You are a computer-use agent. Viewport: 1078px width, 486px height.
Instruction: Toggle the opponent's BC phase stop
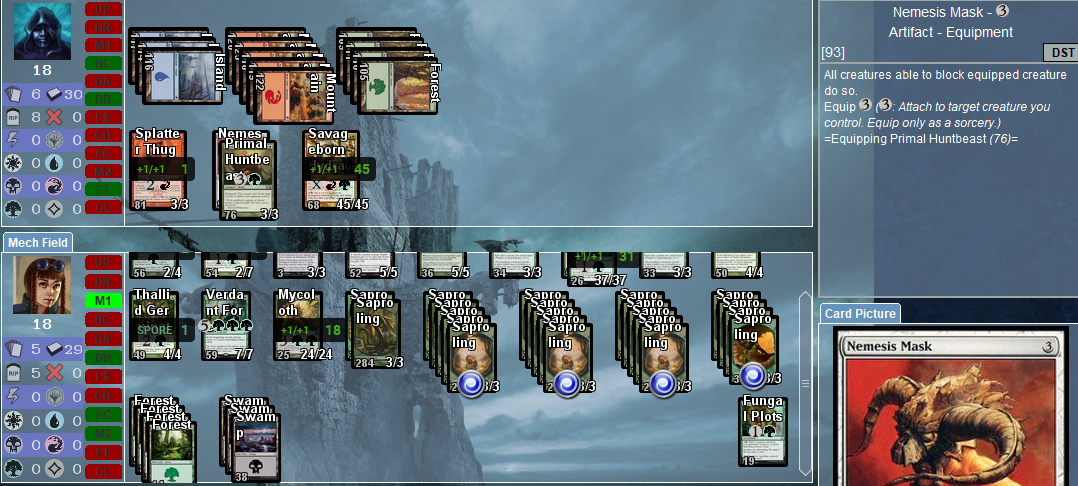[x=102, y=63]
